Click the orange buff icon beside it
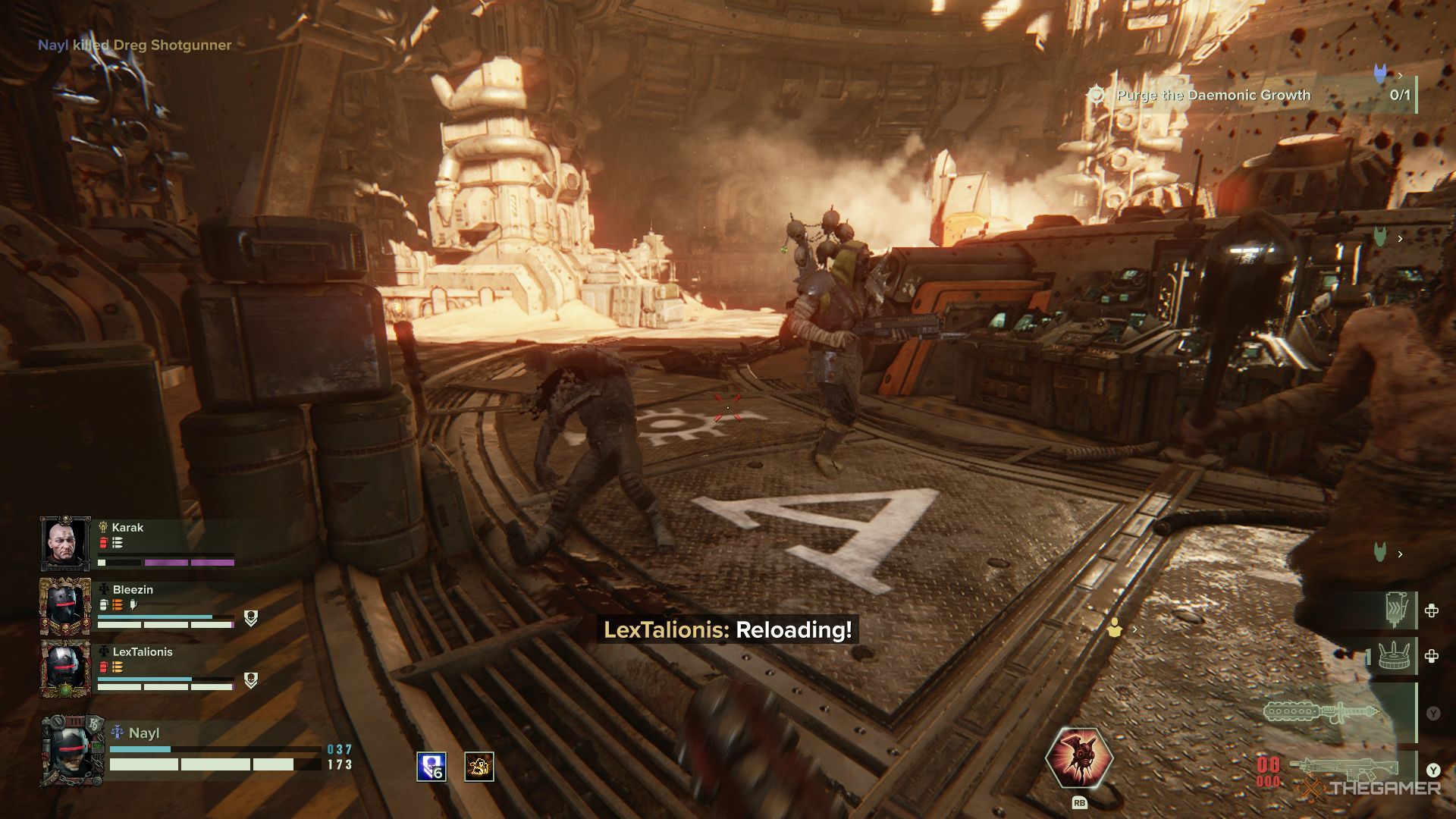Image resolution: width=1456 pixels, height=819 pixels. click(479, 767)
